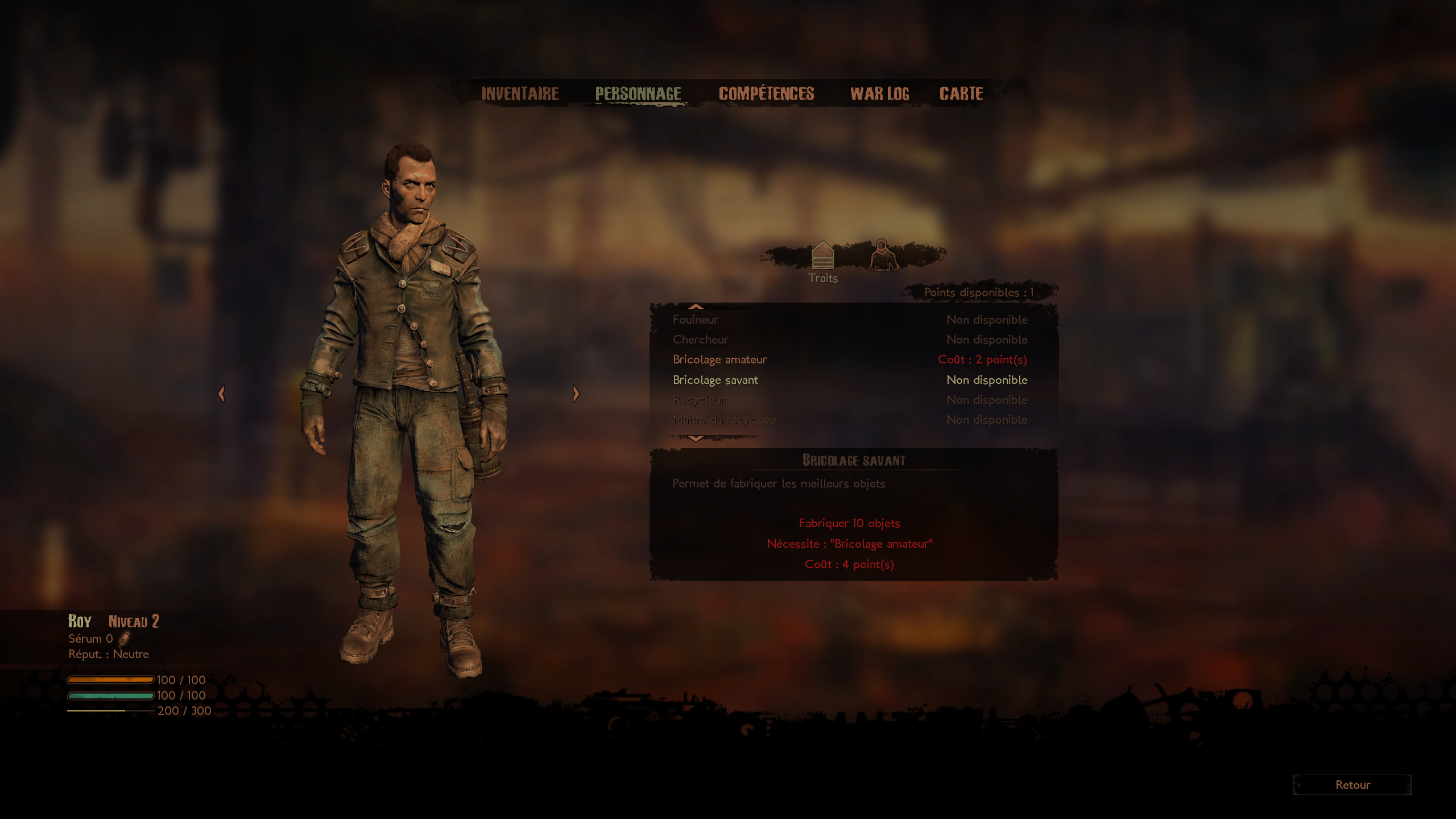Switch to the Personnage tab
This screenshot has height=819, width=1456.
[638, 94]
